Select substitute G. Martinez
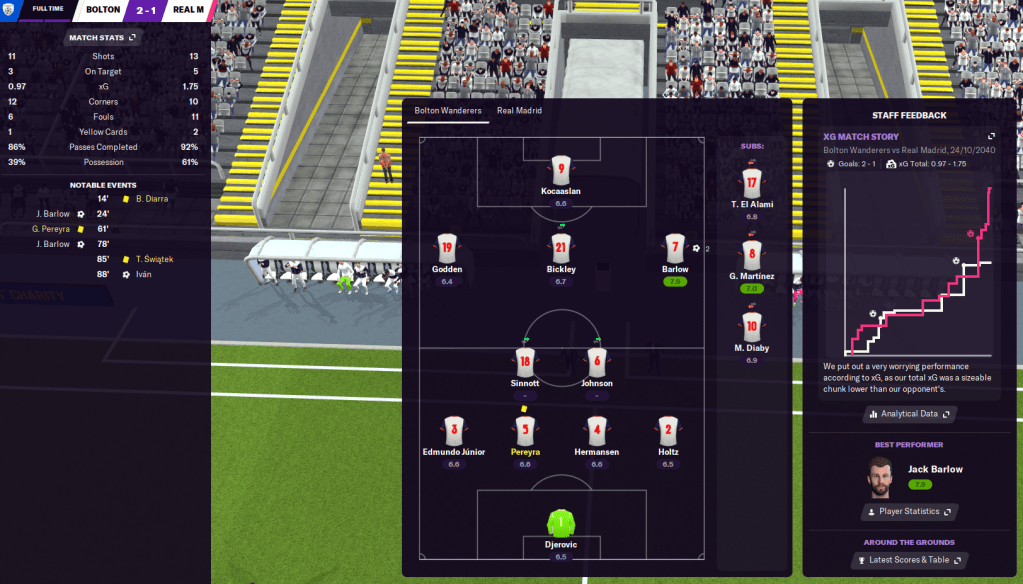The width and height of the screenshot is (1023, 584). [752, 255]
